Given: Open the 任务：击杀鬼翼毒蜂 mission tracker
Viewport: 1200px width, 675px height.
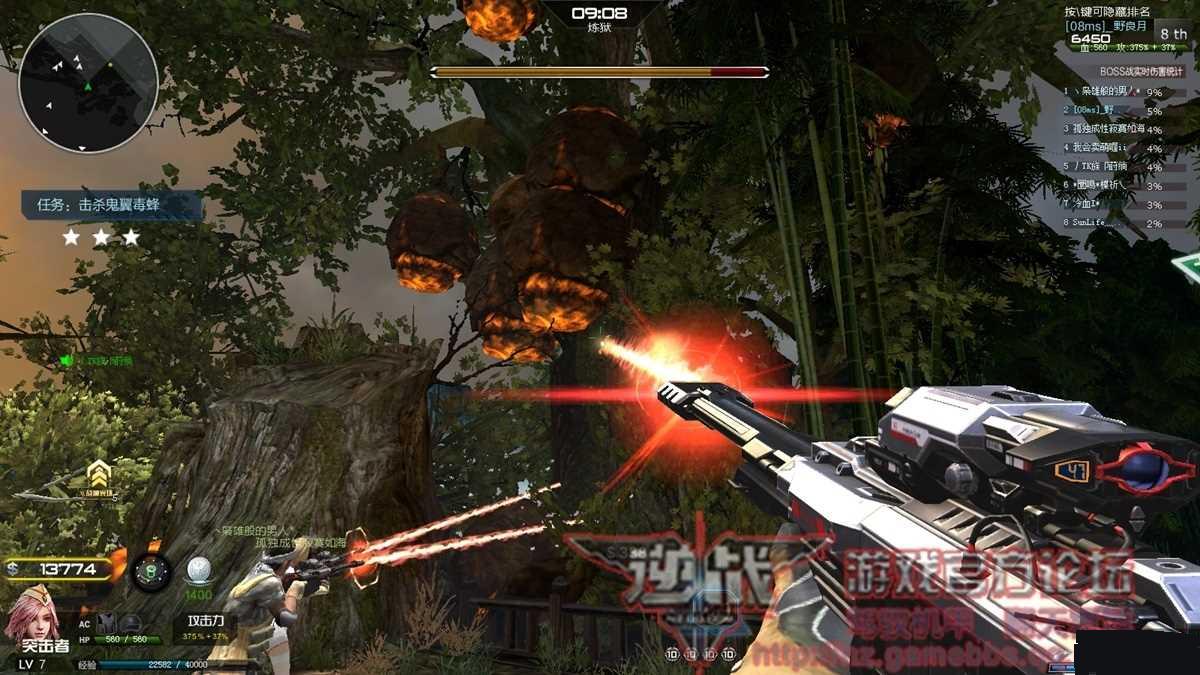Looking at the screenshot, I should [113, 206].
